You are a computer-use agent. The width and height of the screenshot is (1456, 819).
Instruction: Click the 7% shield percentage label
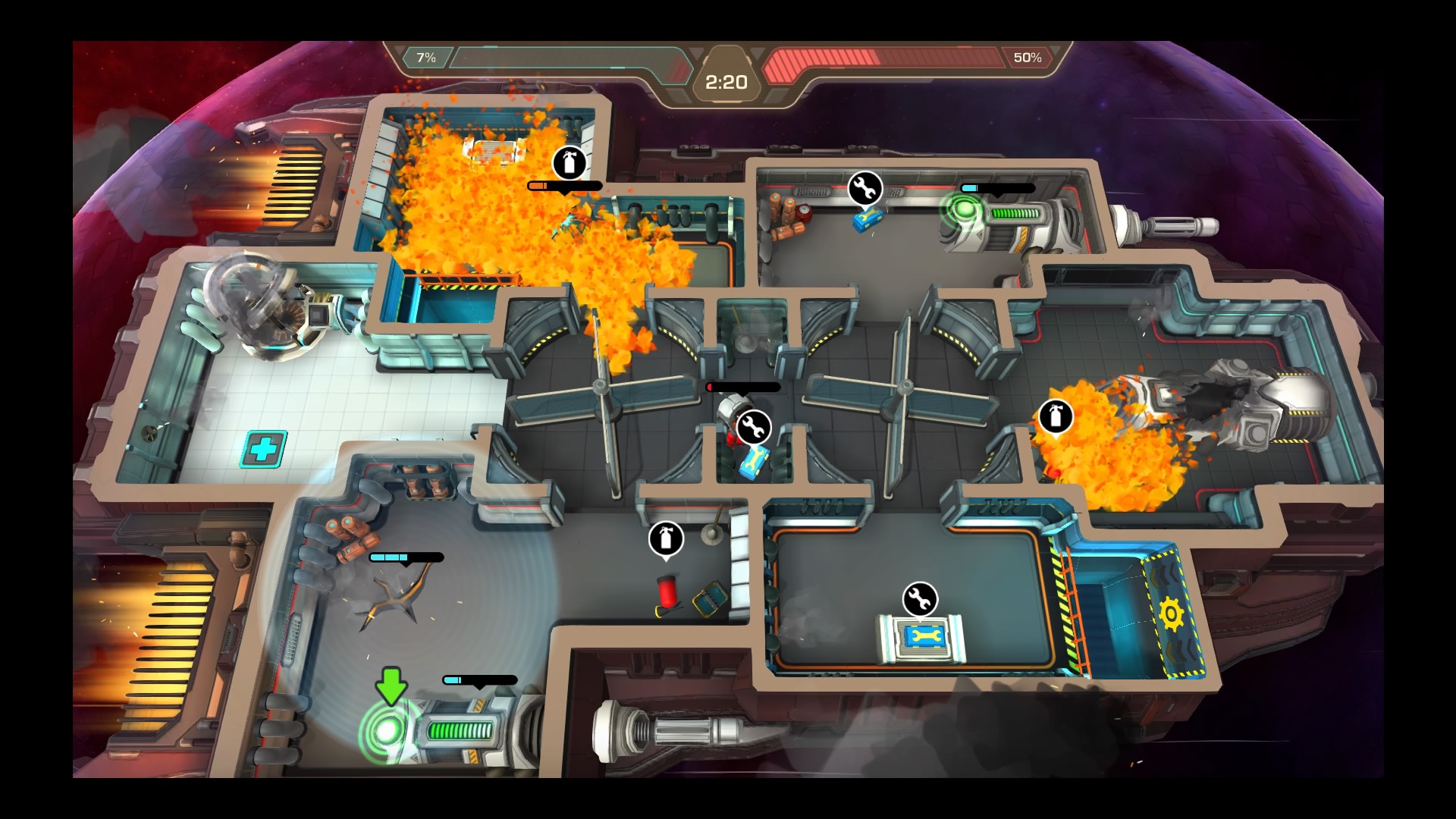427,55
